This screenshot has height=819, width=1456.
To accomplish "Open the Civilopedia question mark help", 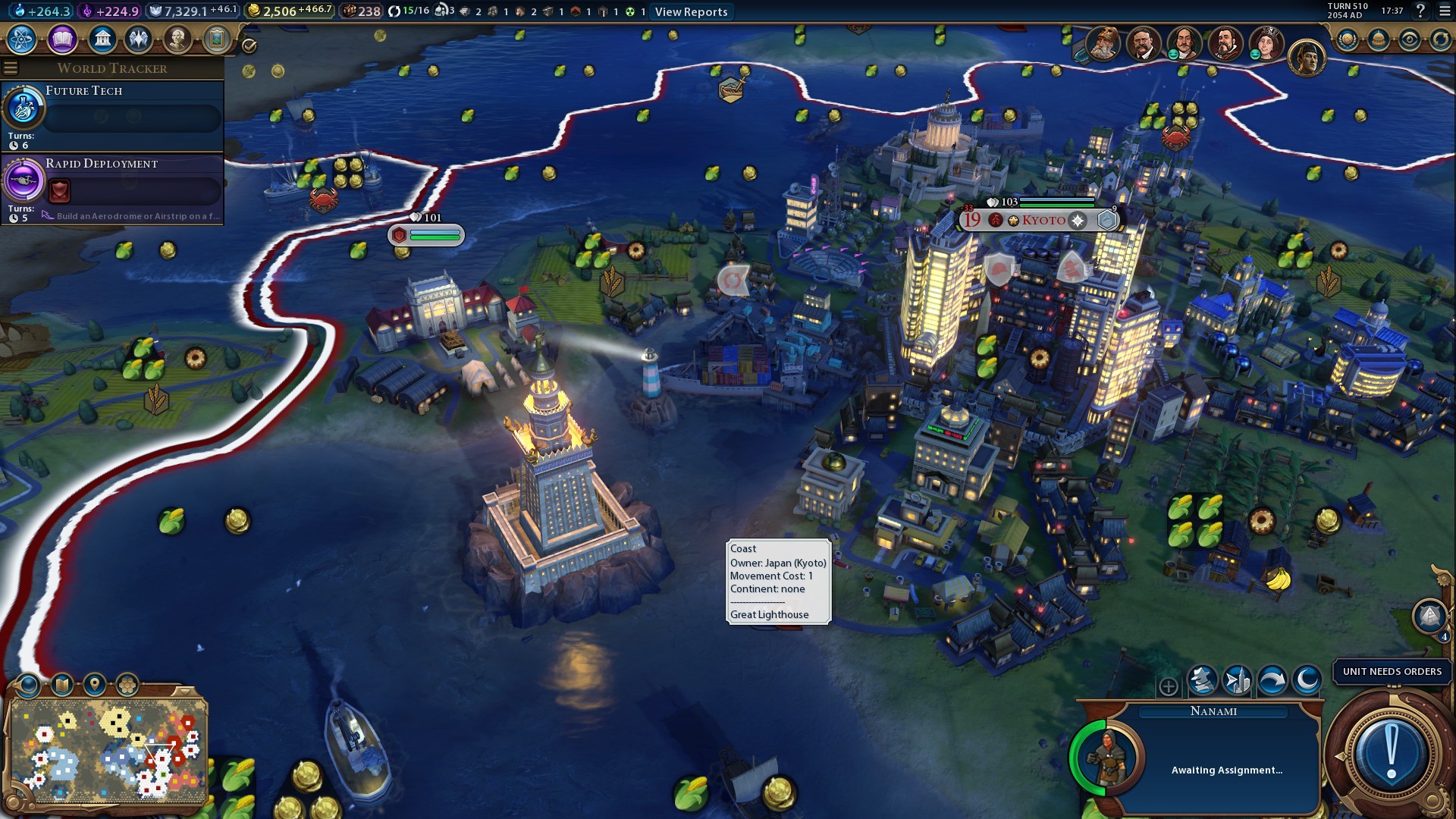I will 1420,11.
